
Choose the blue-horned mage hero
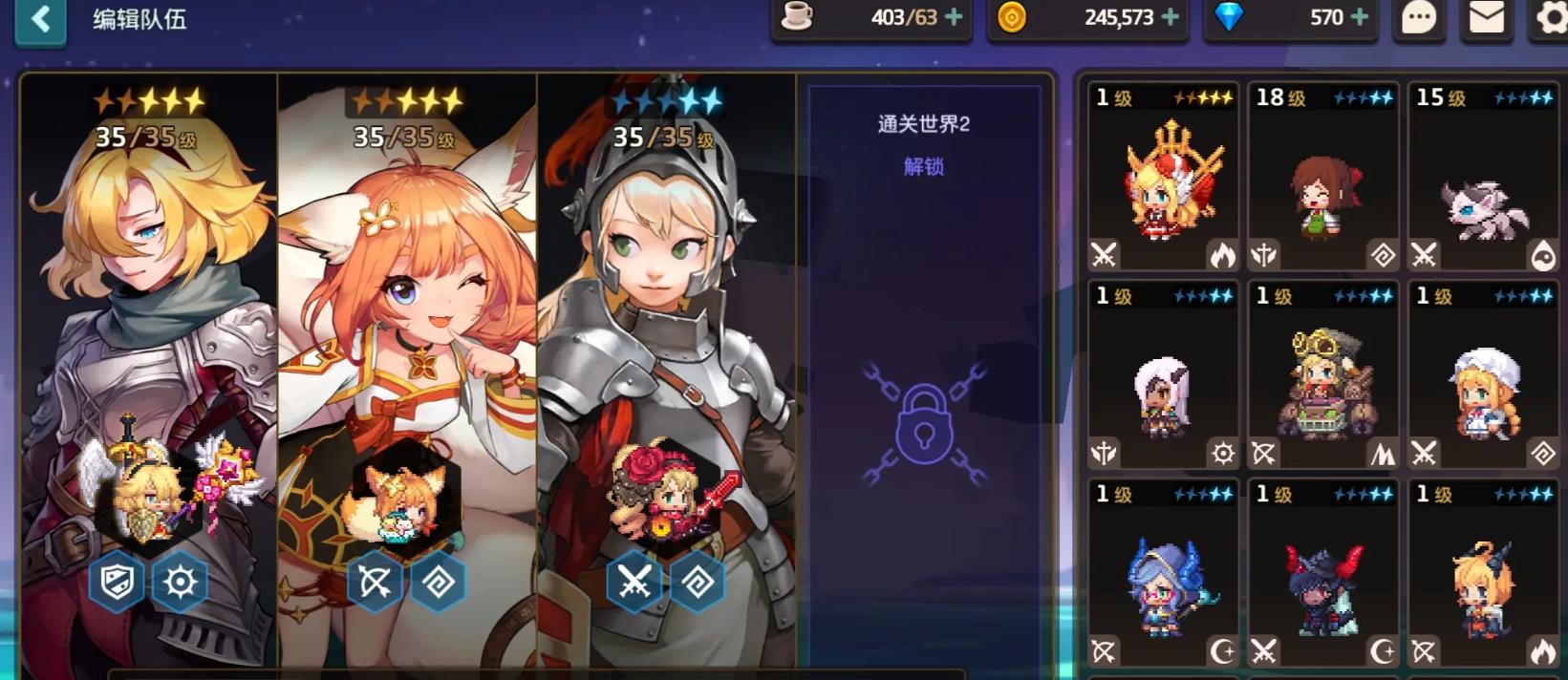point(1163,574)
